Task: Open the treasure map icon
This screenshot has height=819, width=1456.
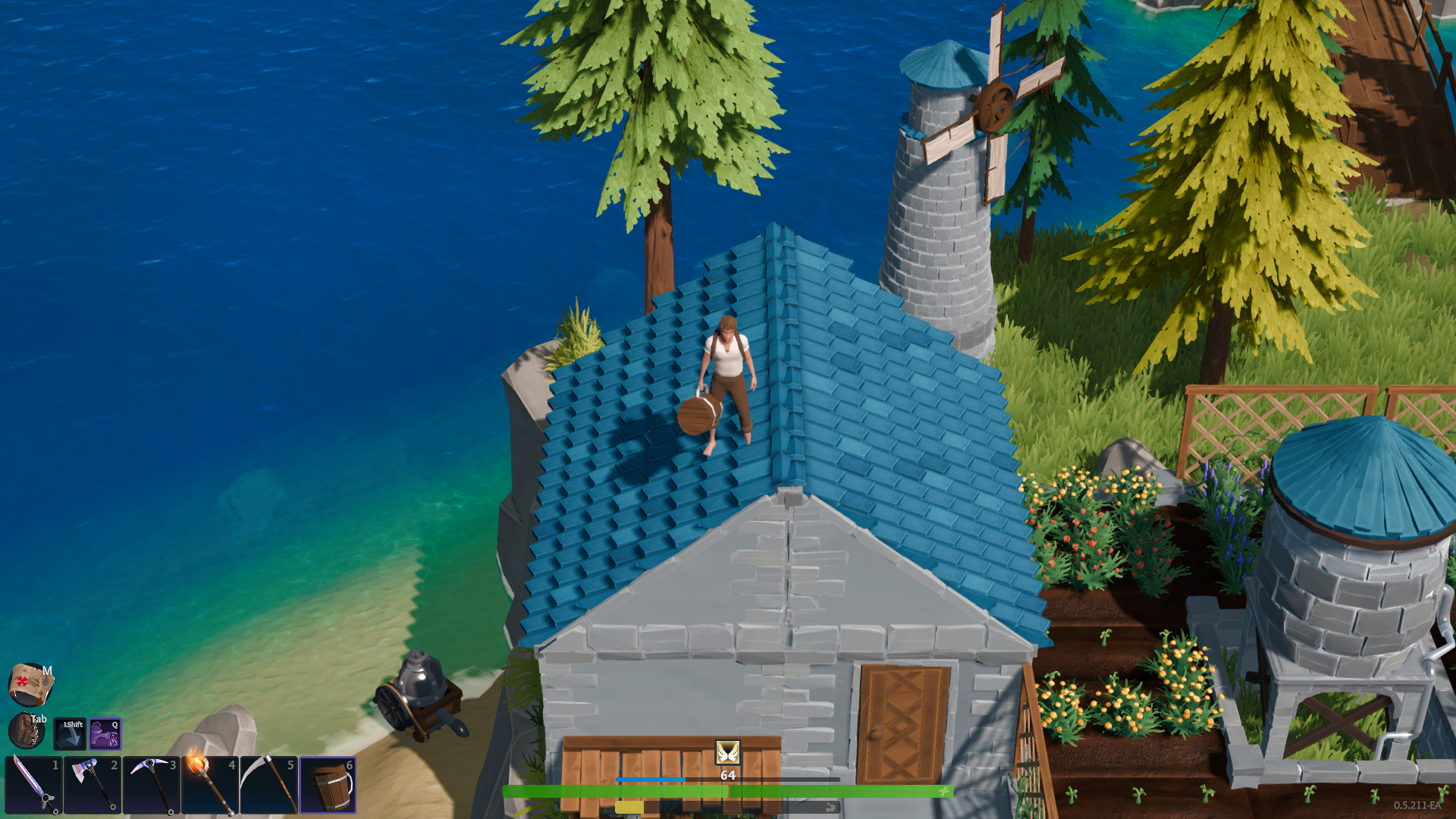Action: pyautogui.click(x=30, y=683)
